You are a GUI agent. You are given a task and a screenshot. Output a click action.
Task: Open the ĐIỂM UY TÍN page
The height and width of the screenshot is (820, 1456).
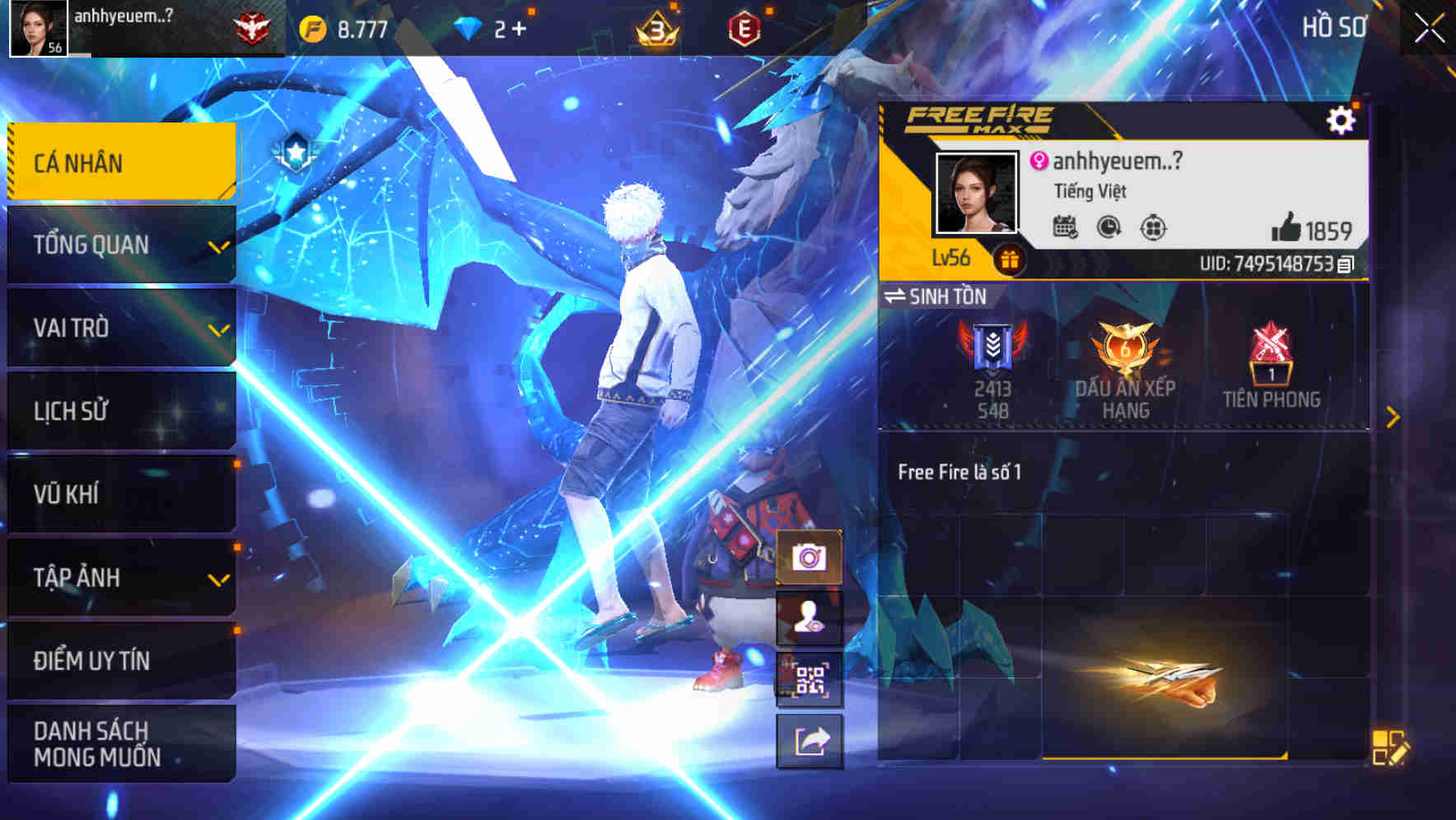[120, 659]
